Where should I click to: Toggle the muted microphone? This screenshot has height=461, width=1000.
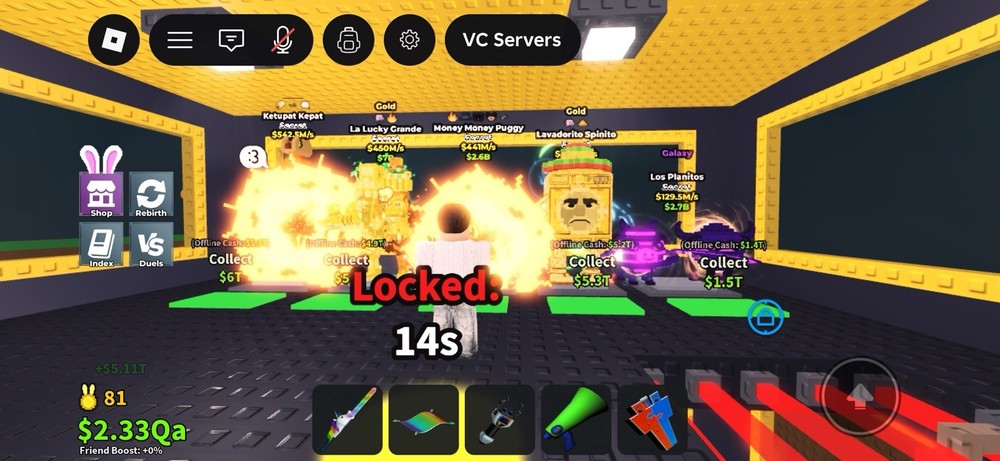283,41
